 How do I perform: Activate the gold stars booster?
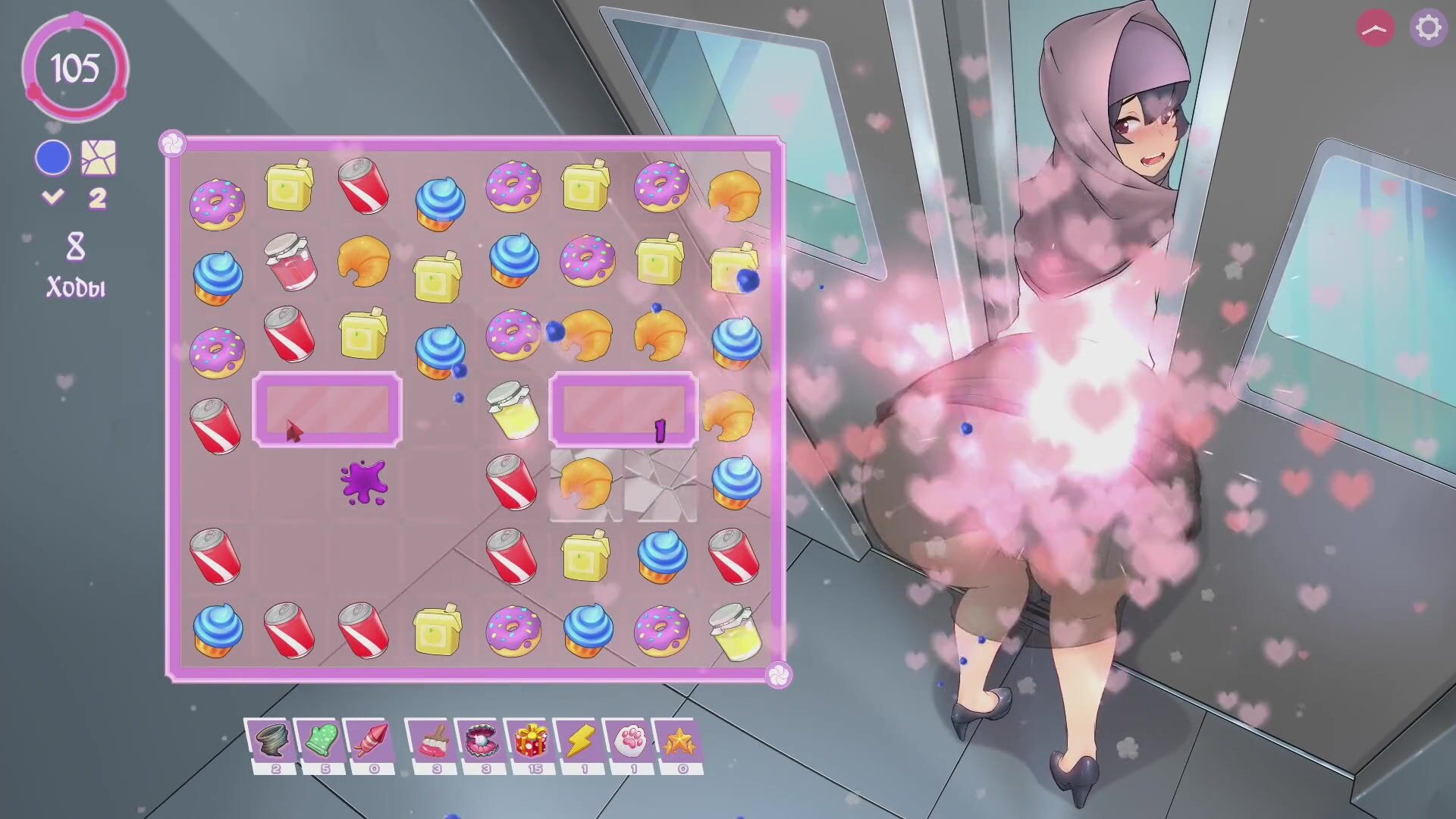pyautogui.click(x=678, y=739)
